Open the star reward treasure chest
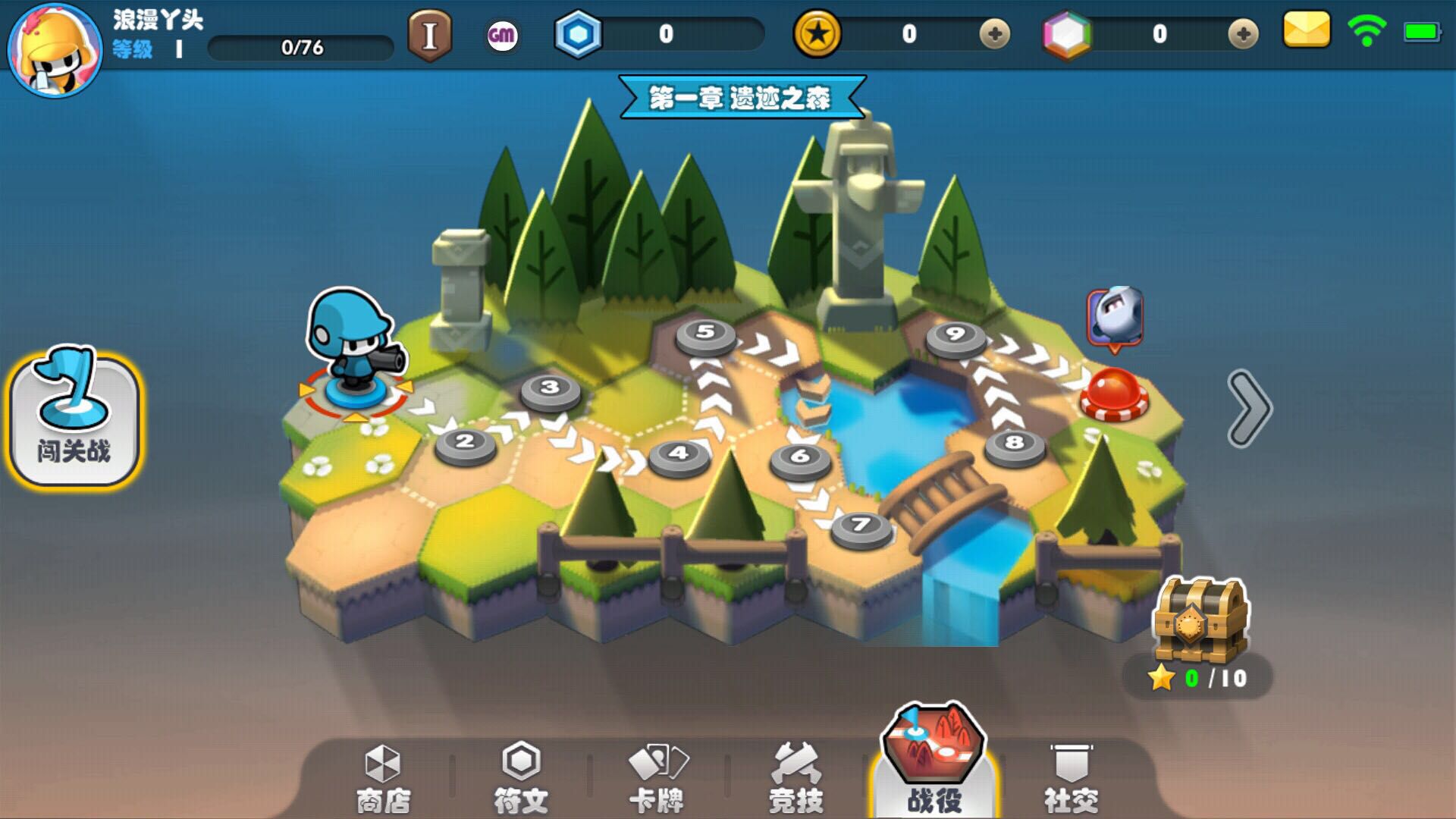Viewport: 1456px width, 819px height. [1200, 620]
